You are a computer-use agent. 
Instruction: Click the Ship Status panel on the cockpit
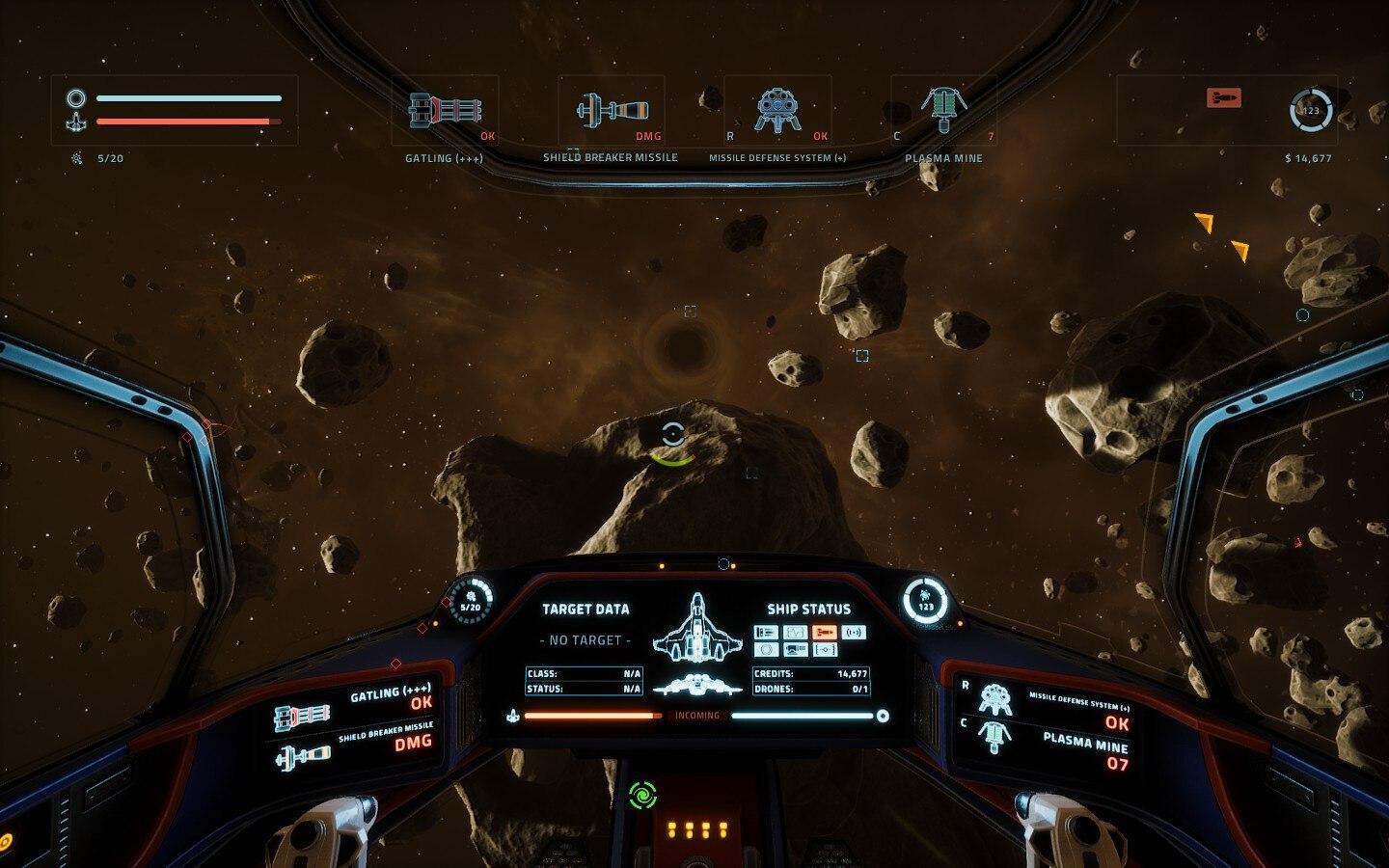tap(809, 646)
